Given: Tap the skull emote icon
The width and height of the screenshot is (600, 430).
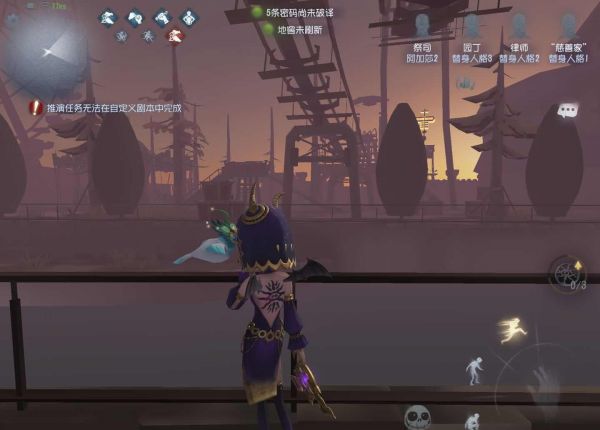Looking at the screenshot, I should pos(417,417).
